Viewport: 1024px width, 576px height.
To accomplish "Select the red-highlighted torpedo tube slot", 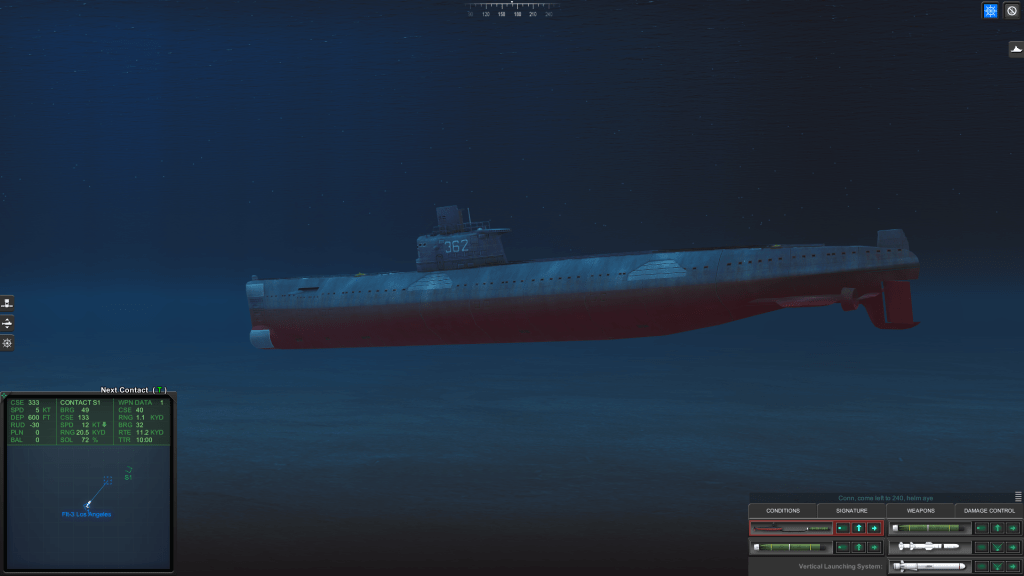I will pos(791,528).
